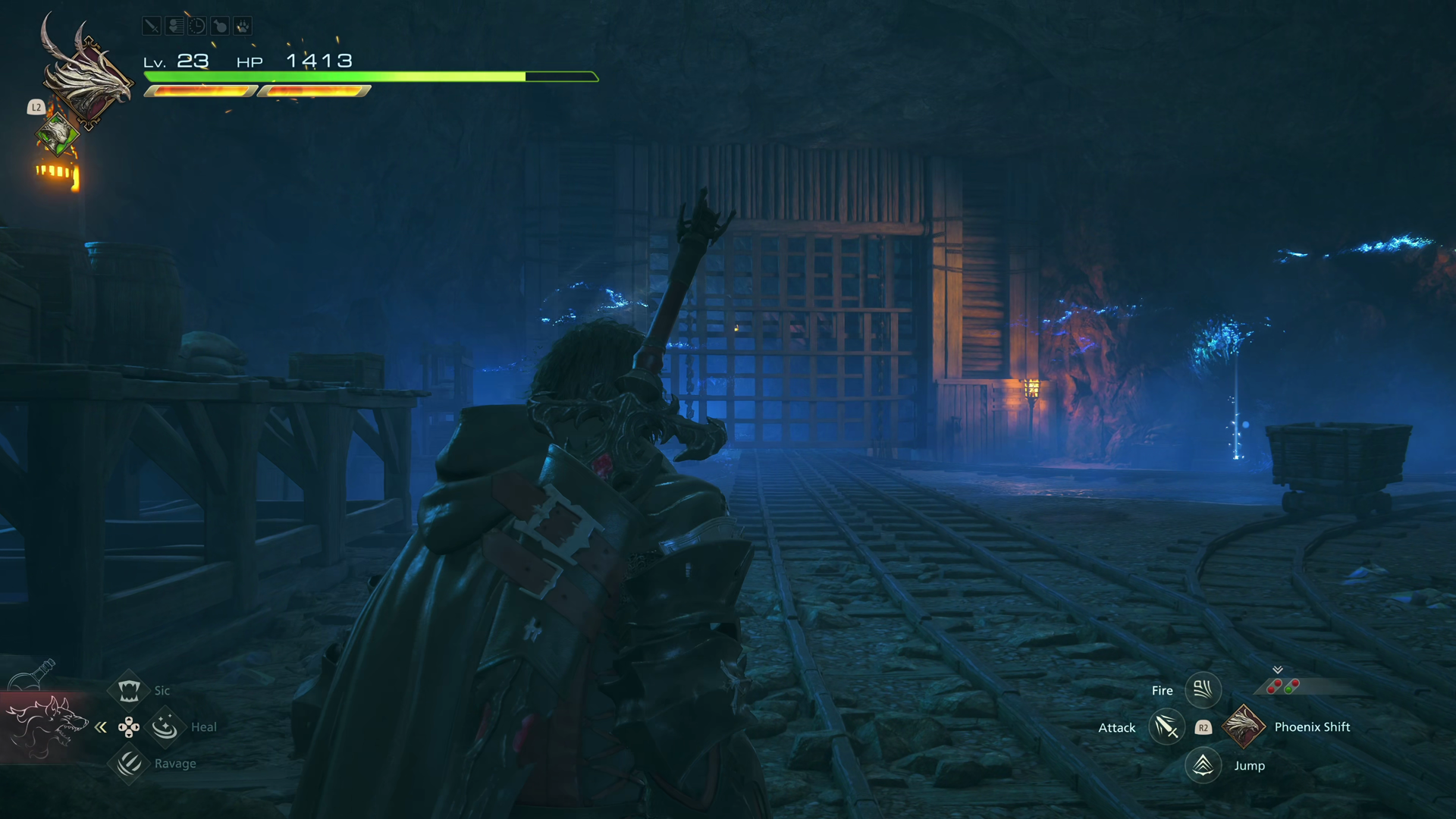Click the person-with-lines status icon
1456x819 pixels.
pos(174,27)
